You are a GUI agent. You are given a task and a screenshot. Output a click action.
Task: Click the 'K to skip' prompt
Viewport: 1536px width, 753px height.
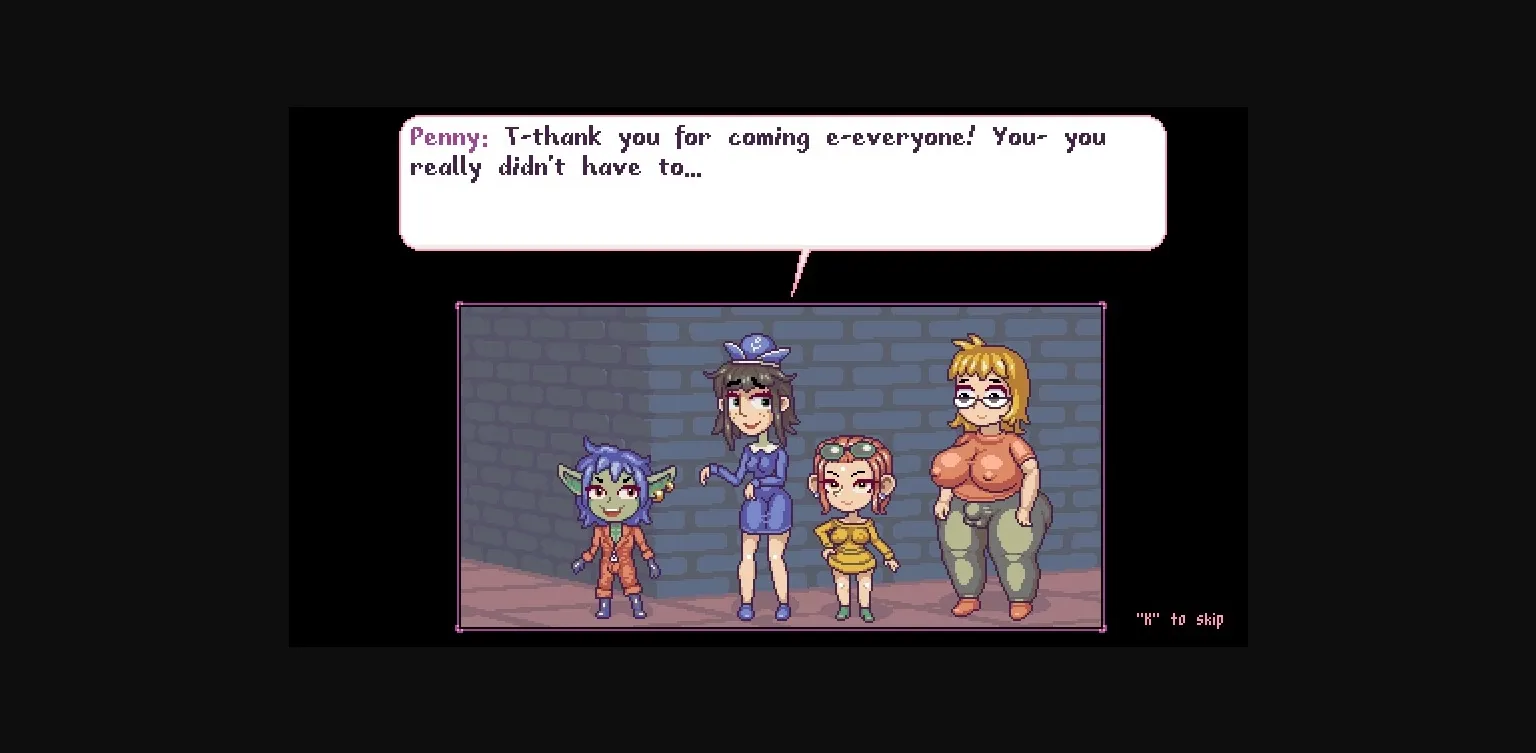click(x=1180, y=619)
